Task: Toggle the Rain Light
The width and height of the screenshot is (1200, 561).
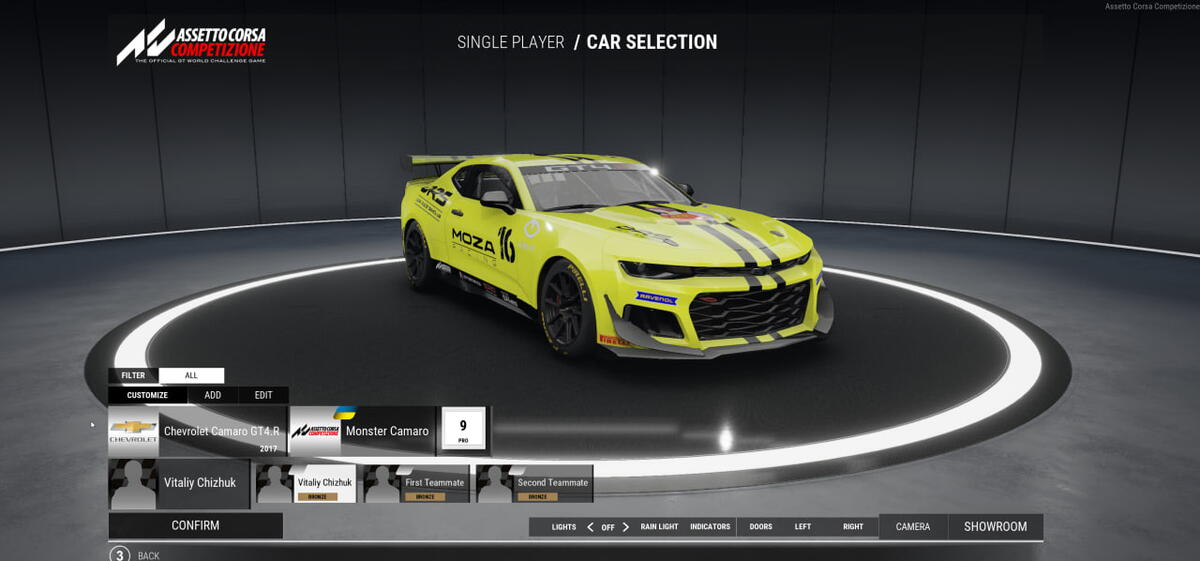Action: tap(659, 527)
